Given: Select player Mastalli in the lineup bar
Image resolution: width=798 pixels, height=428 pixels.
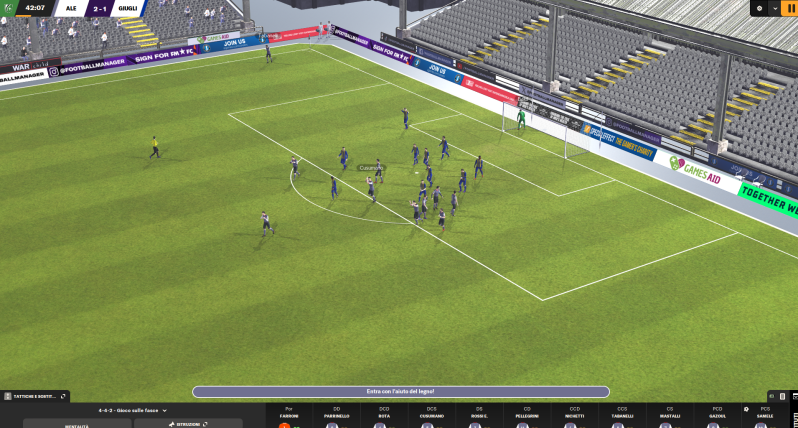Looking at the screenshot, I should pyautogui.click(x=669, y=415).
